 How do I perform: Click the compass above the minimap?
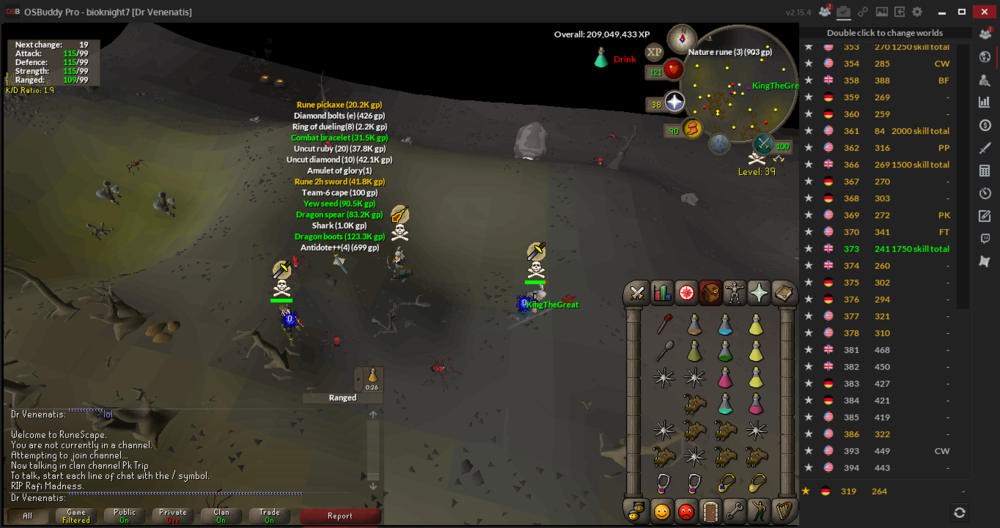pos(683,39)
